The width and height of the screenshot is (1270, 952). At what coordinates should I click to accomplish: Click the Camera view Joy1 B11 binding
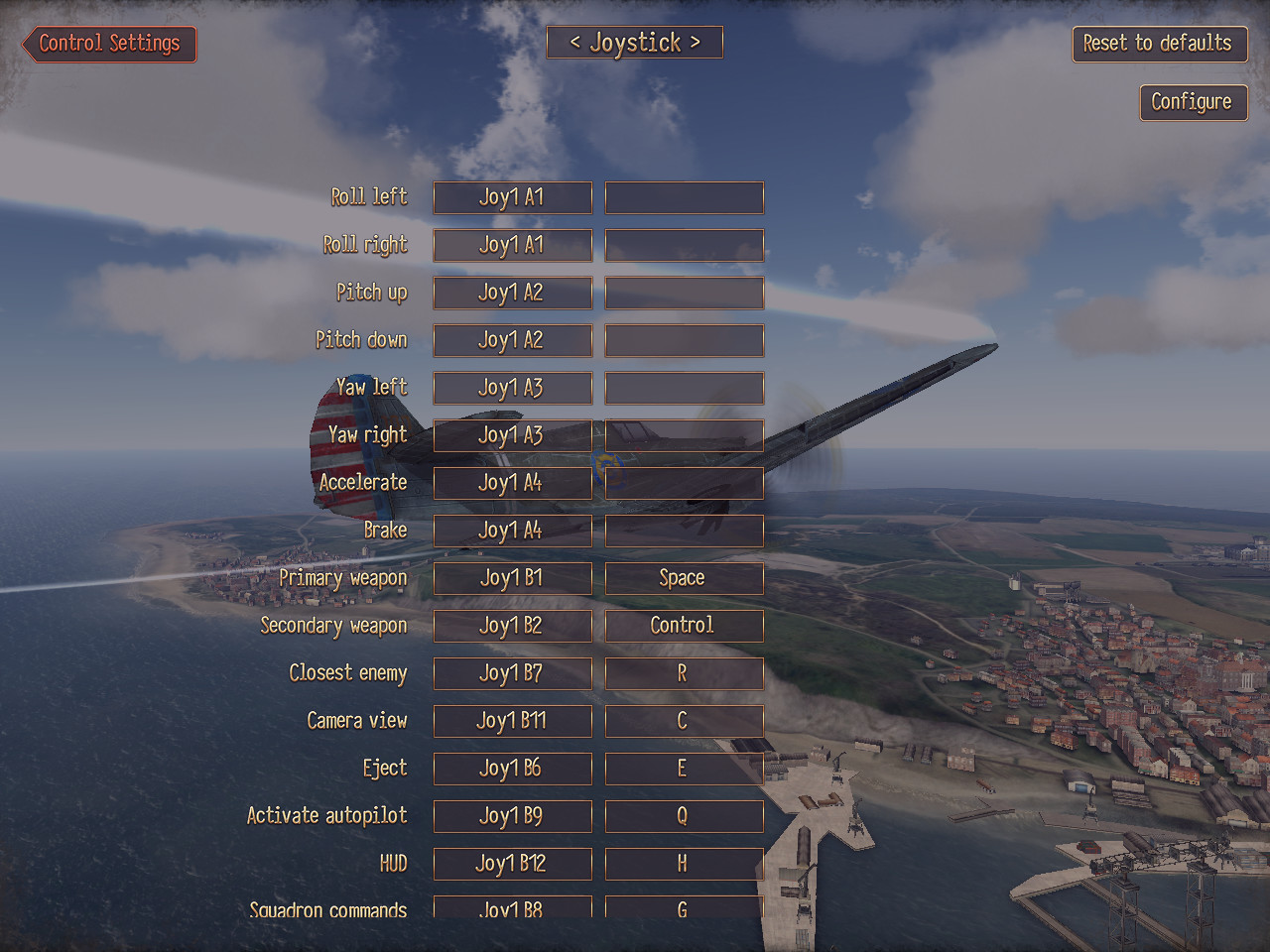(512, 721)
